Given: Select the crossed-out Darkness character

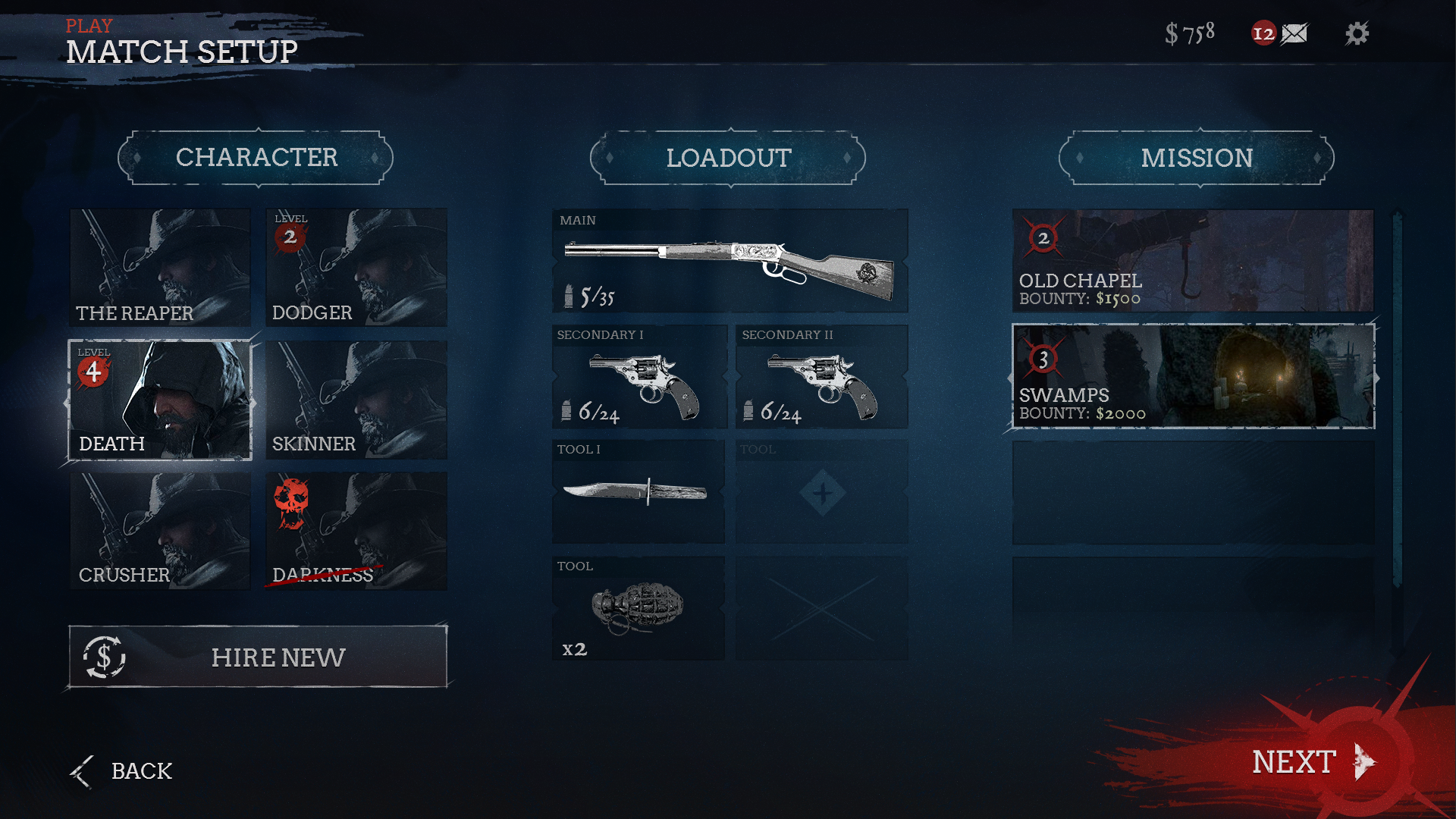Looking at the screenshot, I should tap(356, 531).
